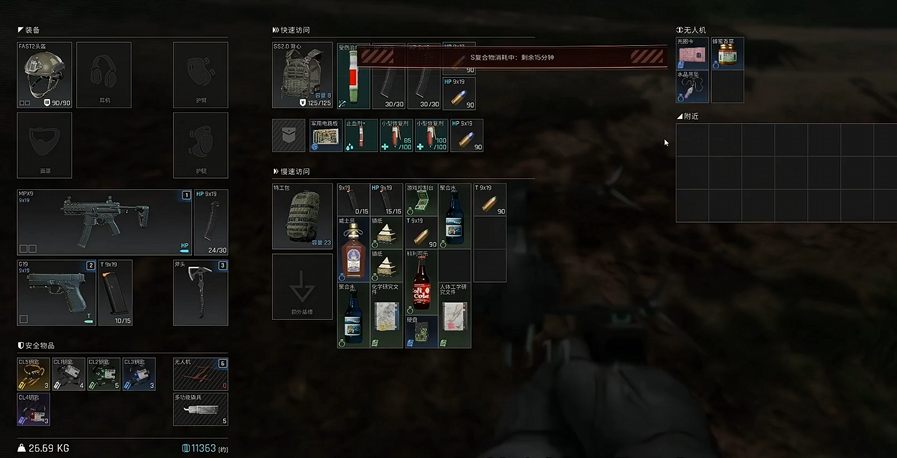Select the SS2.0 armored vest slot
The image size is (897, 458).
point(303,75)
